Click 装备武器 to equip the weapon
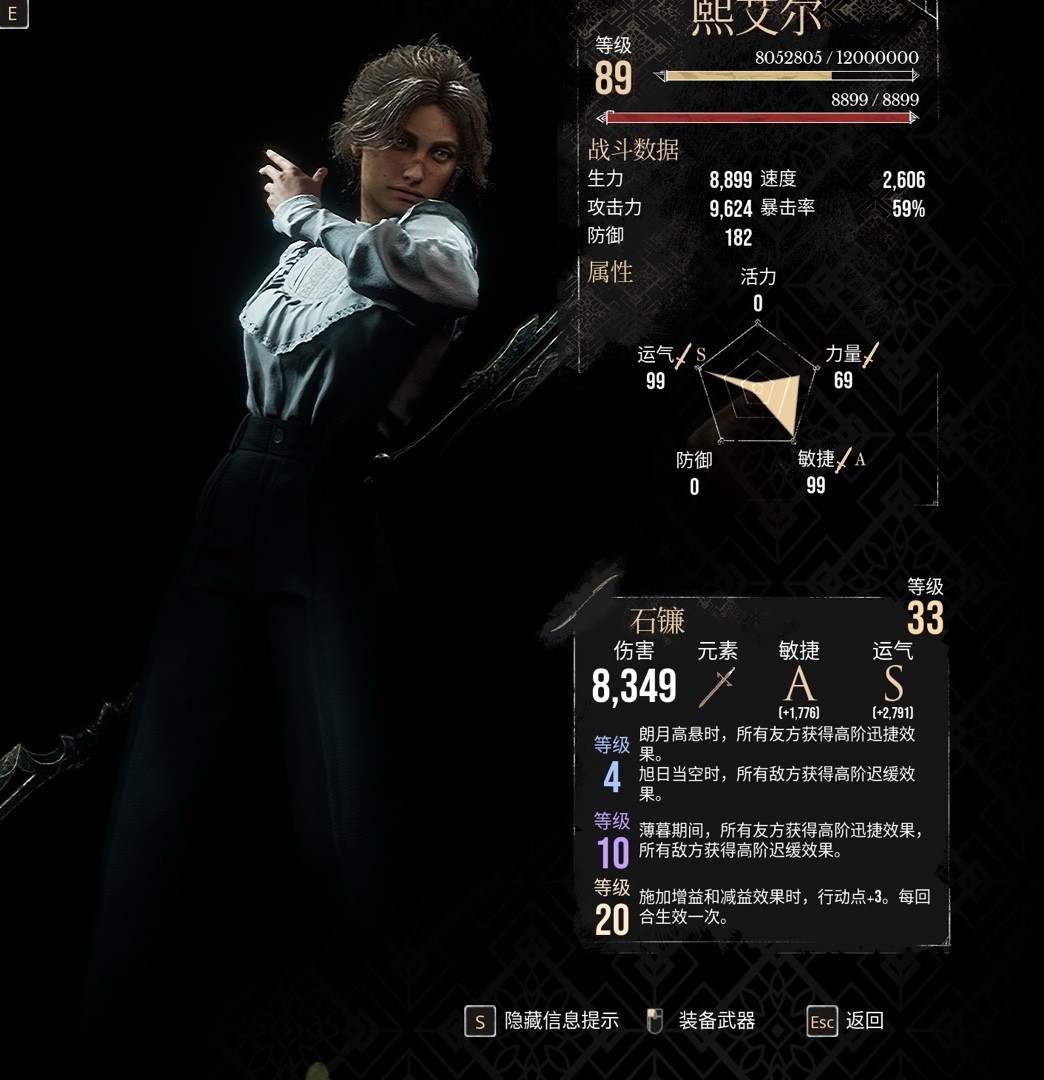The image size is (1044, 1080). (x=702, y=1021)
